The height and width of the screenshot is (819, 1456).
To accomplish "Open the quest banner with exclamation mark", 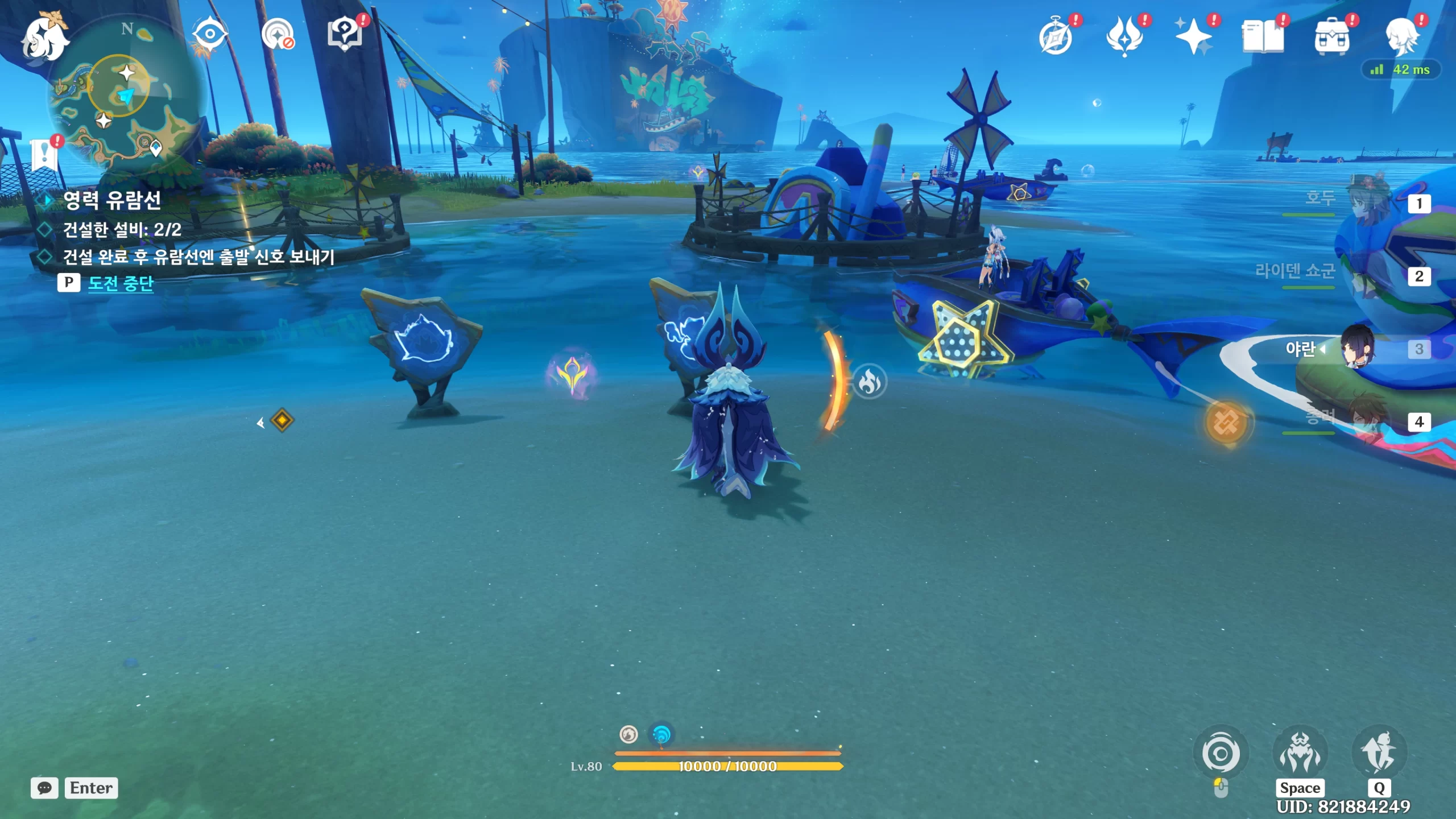I will [44, 154].
